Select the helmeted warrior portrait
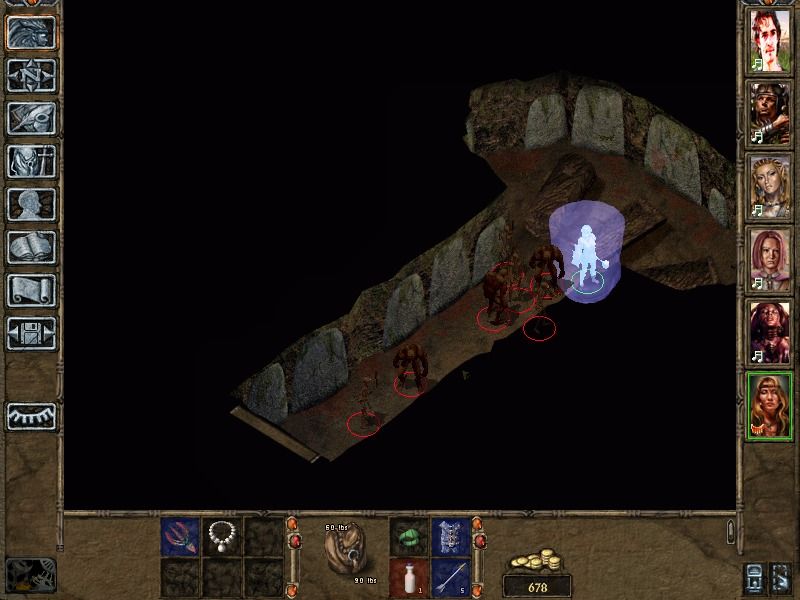This screenshot has height=600, width=800. 770,112
